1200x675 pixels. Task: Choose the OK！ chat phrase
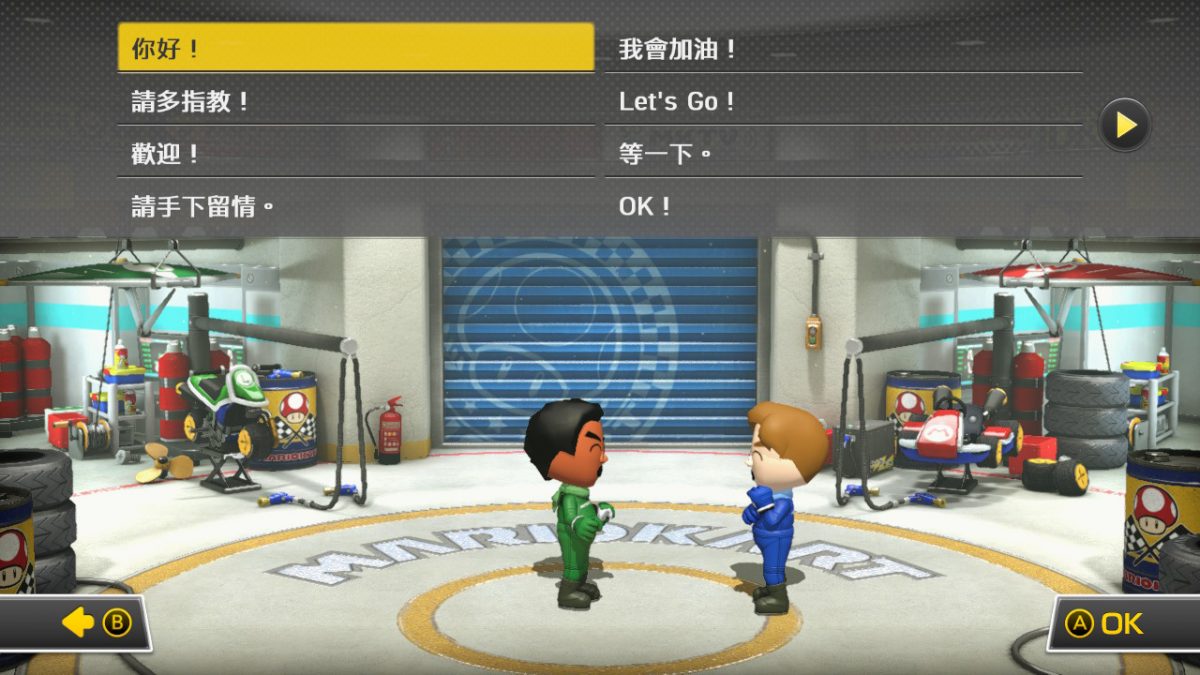tap(850, 207)
